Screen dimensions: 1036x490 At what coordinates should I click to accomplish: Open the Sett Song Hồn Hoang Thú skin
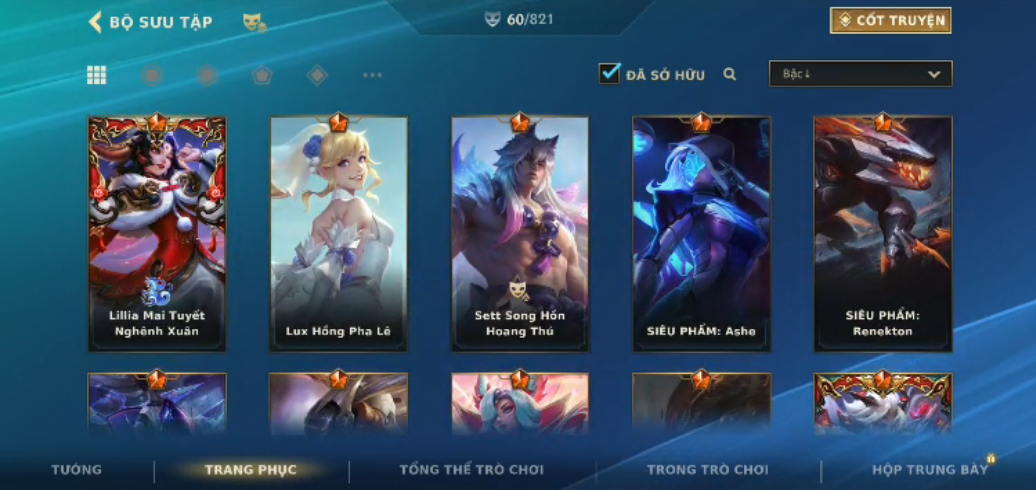520,234
